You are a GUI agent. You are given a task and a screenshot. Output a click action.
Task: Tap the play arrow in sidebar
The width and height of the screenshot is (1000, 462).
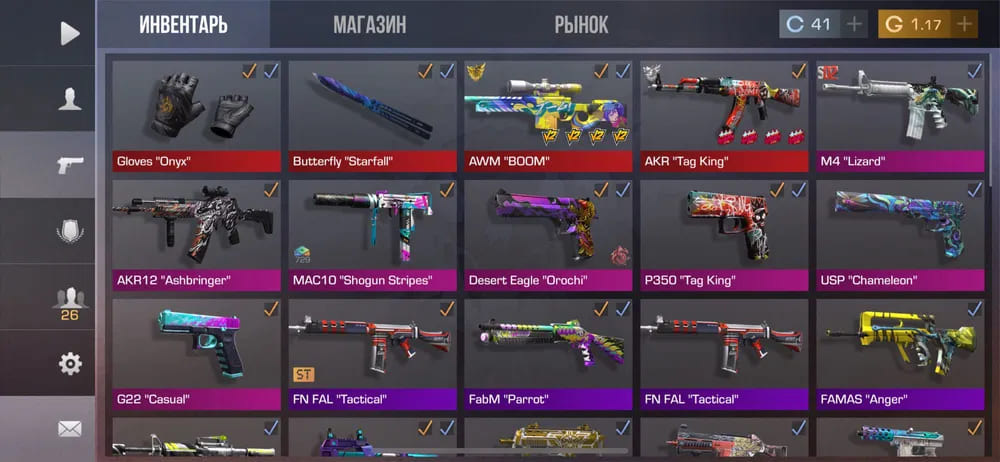[69, 33]
